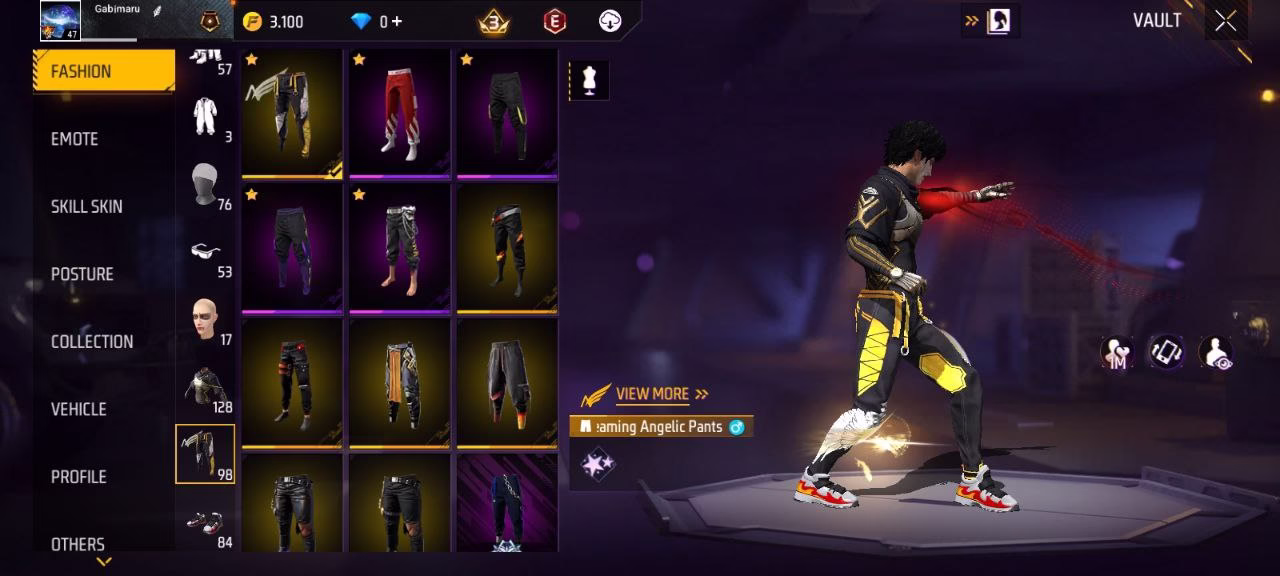This screenshot has height=576, width=1280.
Task: Go to the Collection tab
Action: (x=92, y=342)
